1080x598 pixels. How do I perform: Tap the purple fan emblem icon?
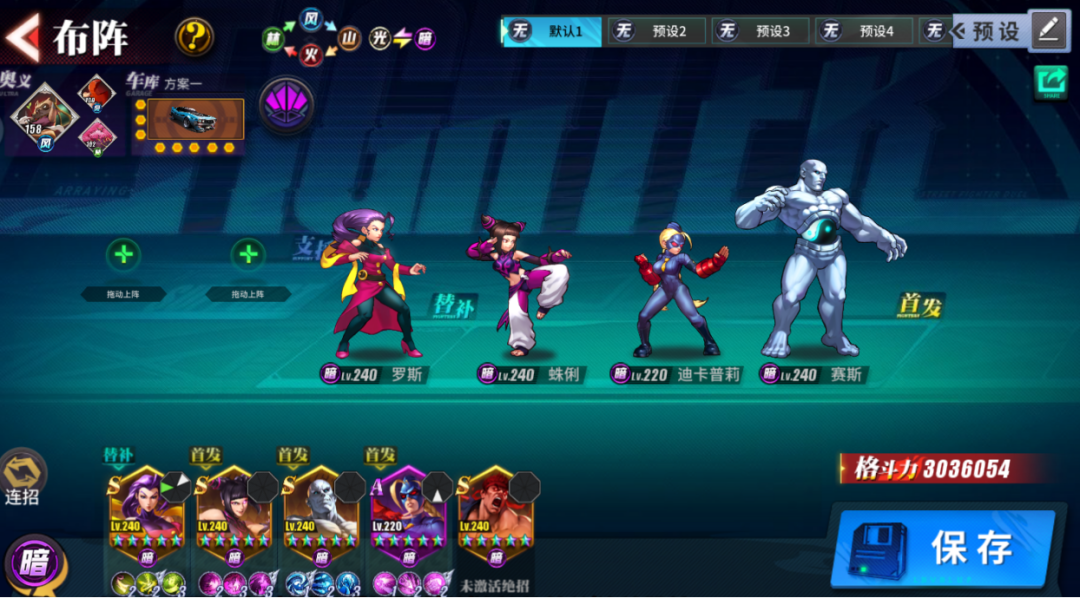(x=287, y=105)
